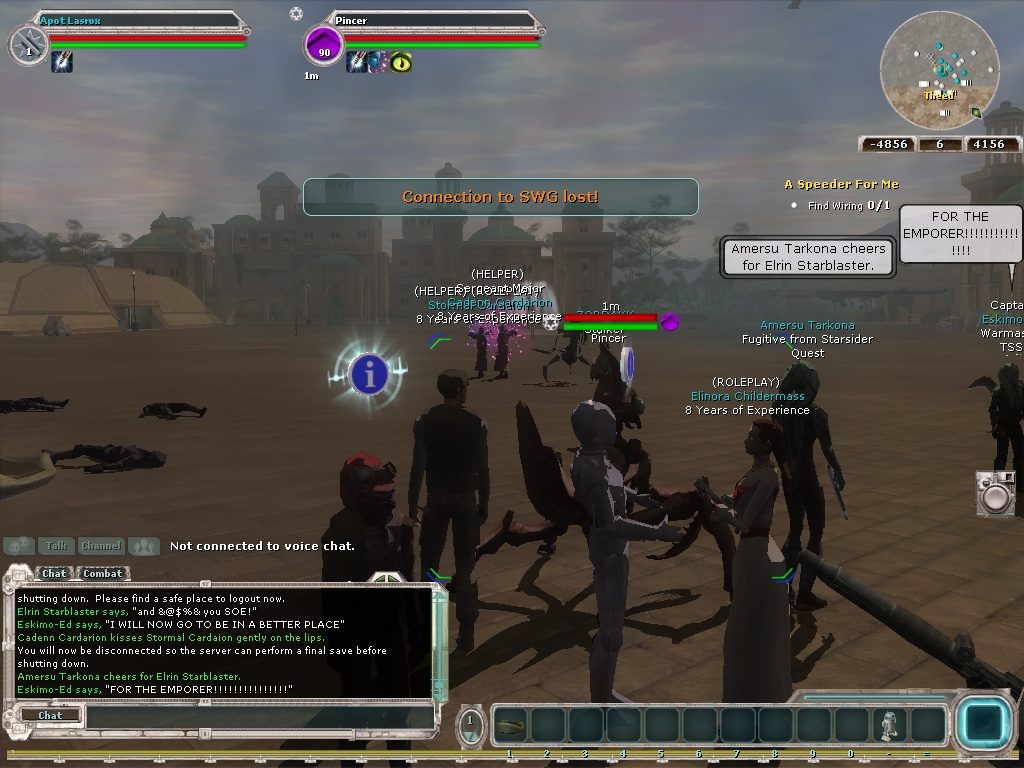Click the Connection to SWG lost banner
This screenshot has height=768, width=1024.
500,197
